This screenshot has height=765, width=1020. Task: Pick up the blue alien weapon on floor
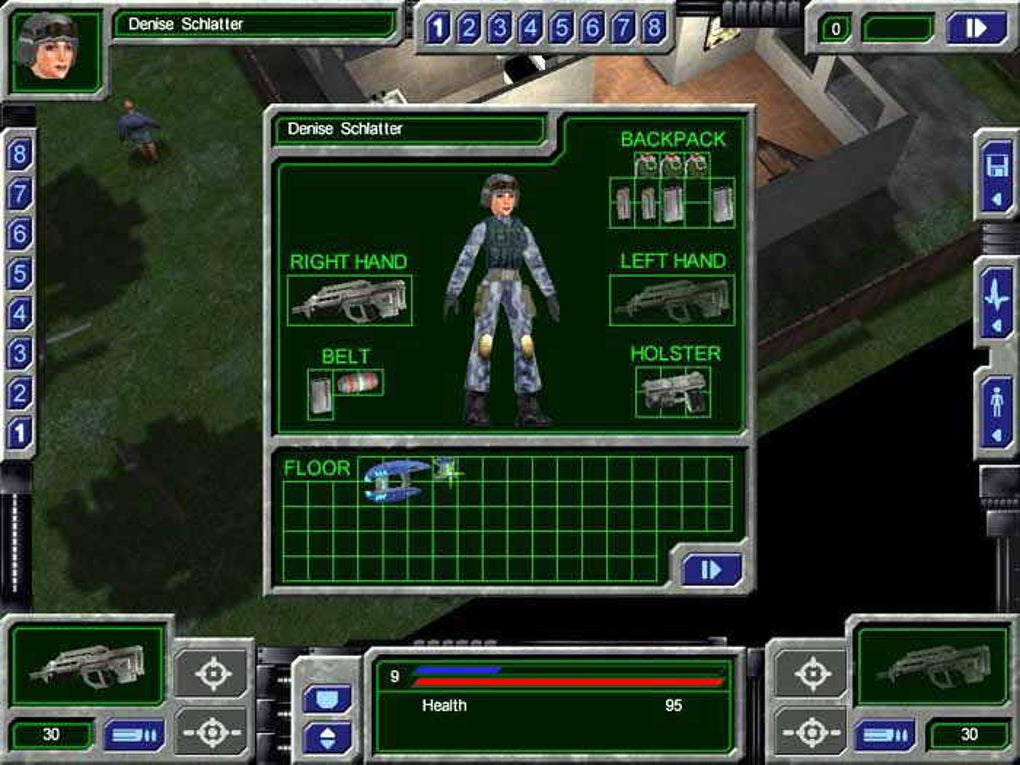click(x=395, y=478)
